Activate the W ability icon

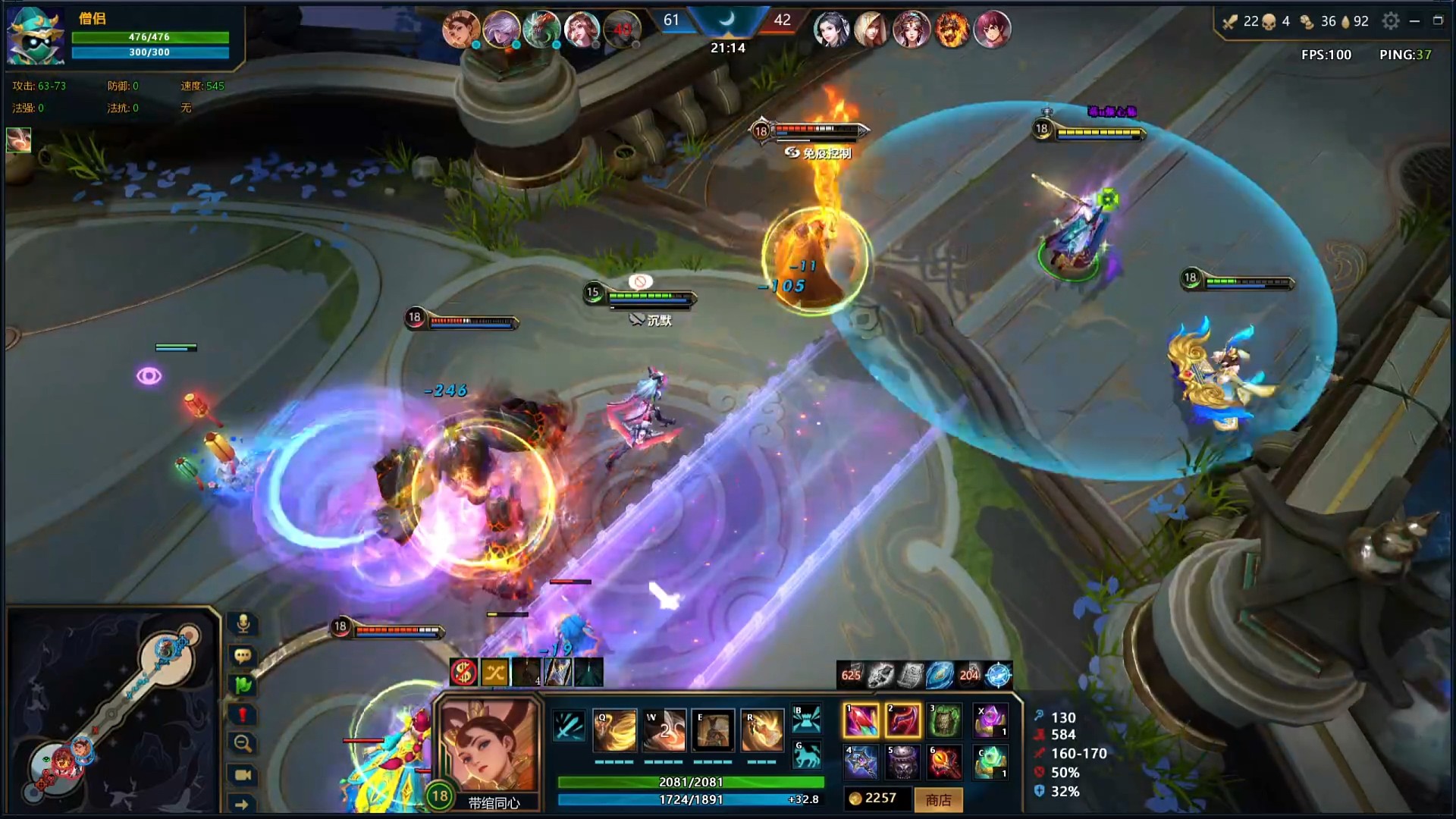[x=664, y=730]
